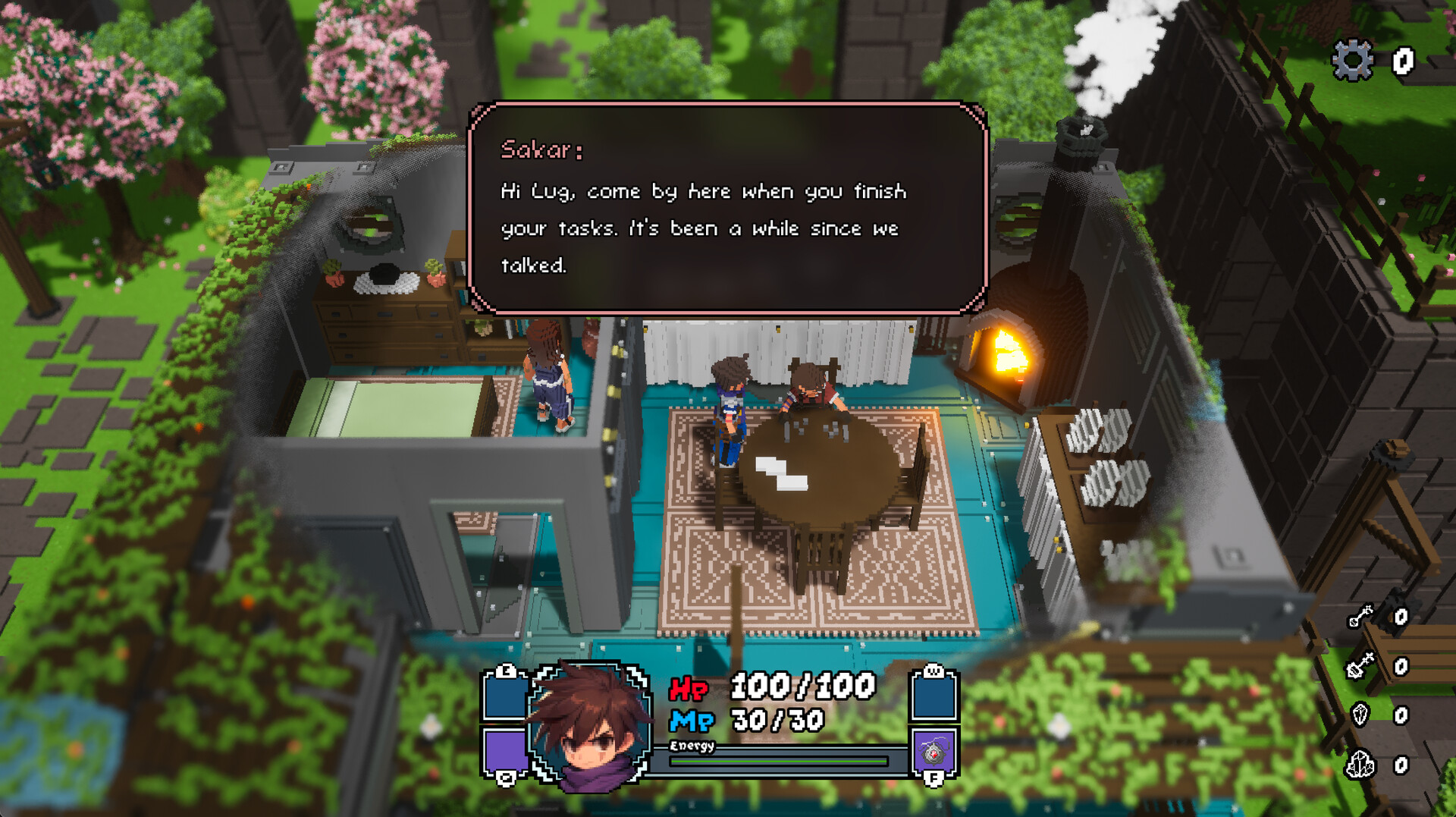Image resolution: width=1456 pixels, height=817 pixels.
Task: Click the white crystal shard resource icon
Action: point(1360,715)
